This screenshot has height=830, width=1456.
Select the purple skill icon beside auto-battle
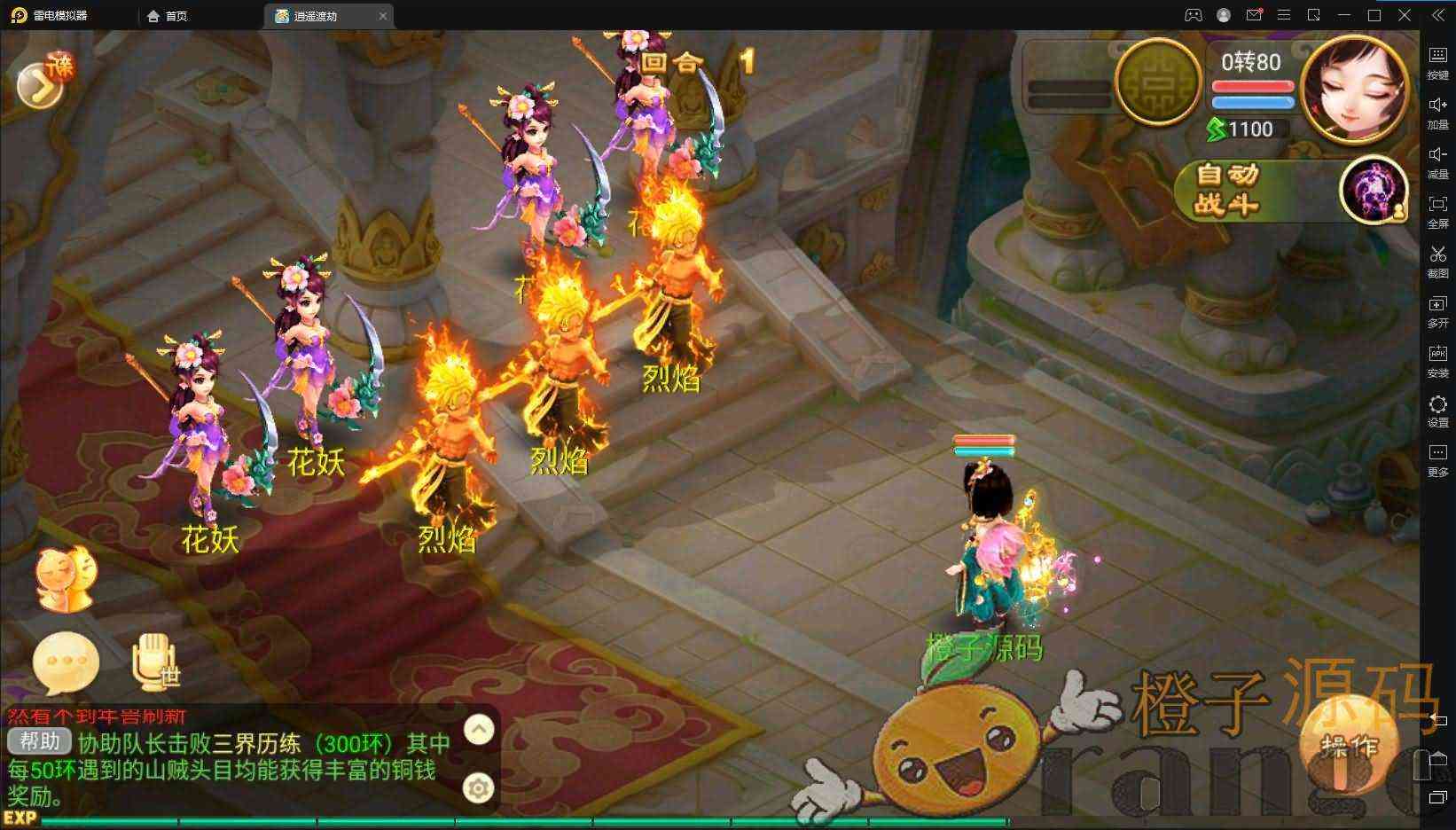coord(1373,190)
